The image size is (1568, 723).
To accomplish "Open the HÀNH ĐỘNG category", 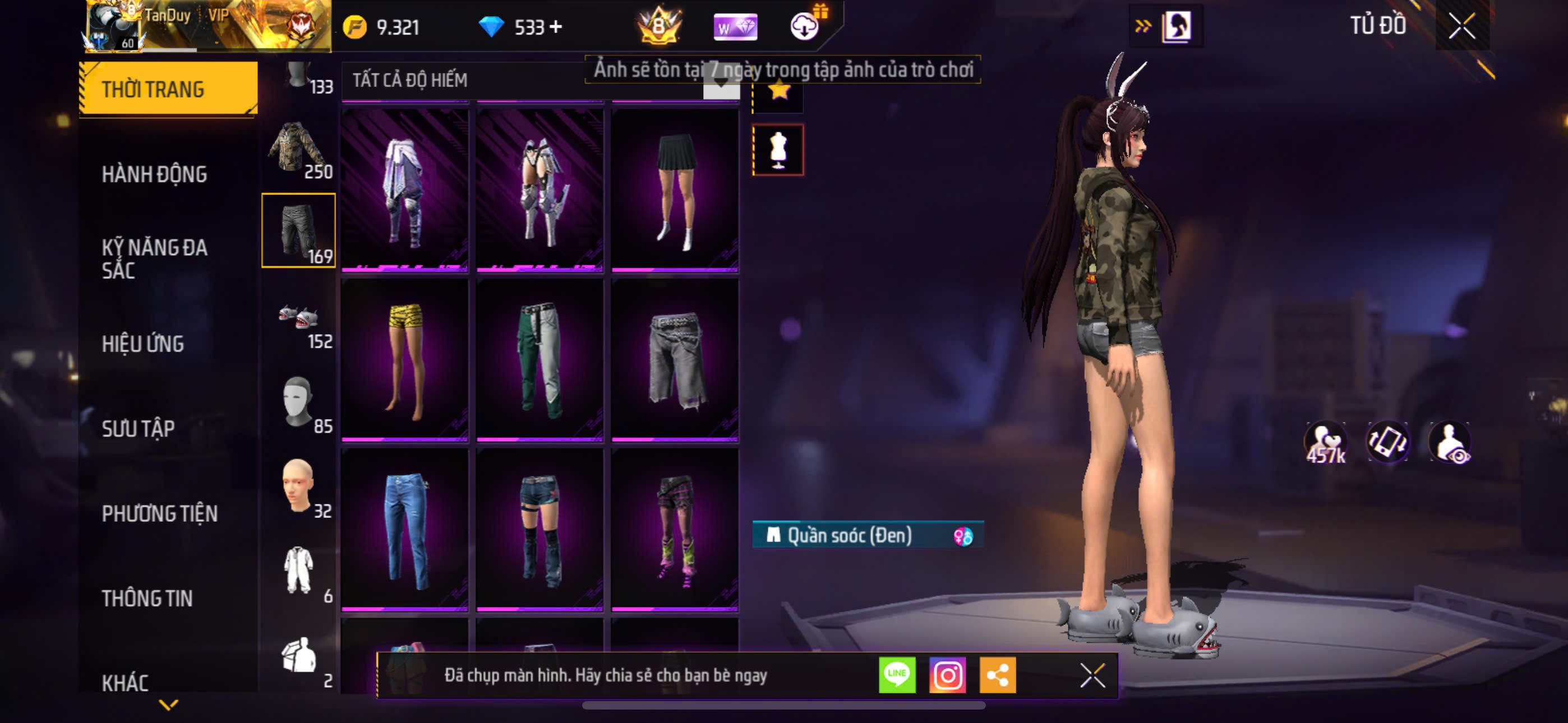I will click(155, 174).
